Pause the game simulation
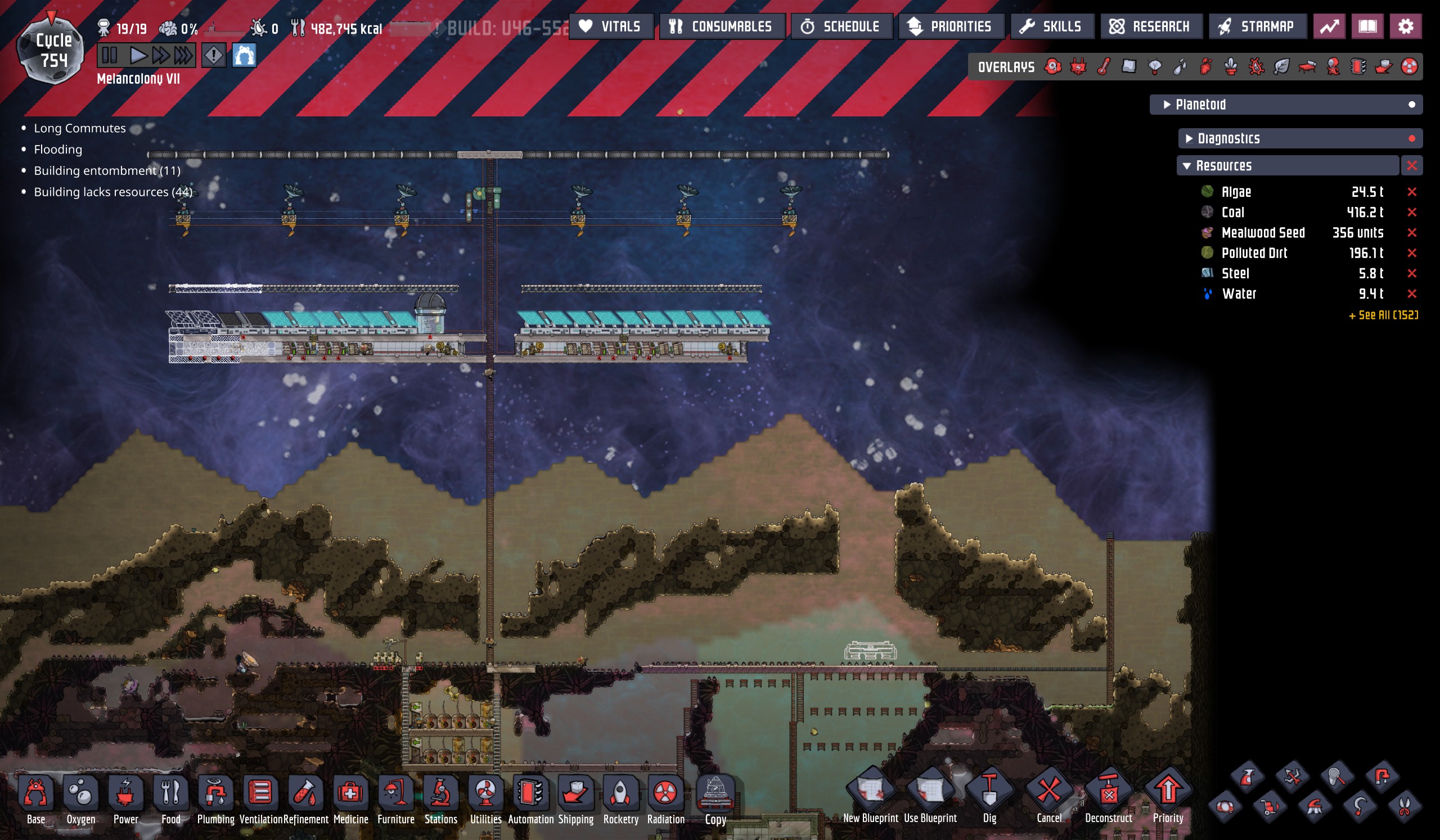The image size is (1440, 840). click(110, 56)
